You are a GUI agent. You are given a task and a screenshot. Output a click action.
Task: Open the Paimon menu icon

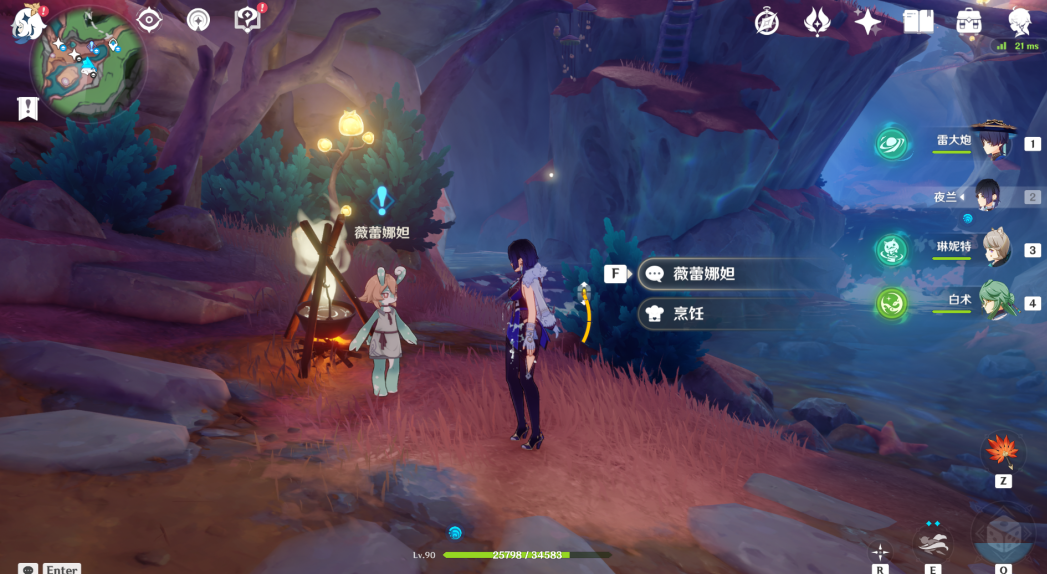(x=24, y=22)
